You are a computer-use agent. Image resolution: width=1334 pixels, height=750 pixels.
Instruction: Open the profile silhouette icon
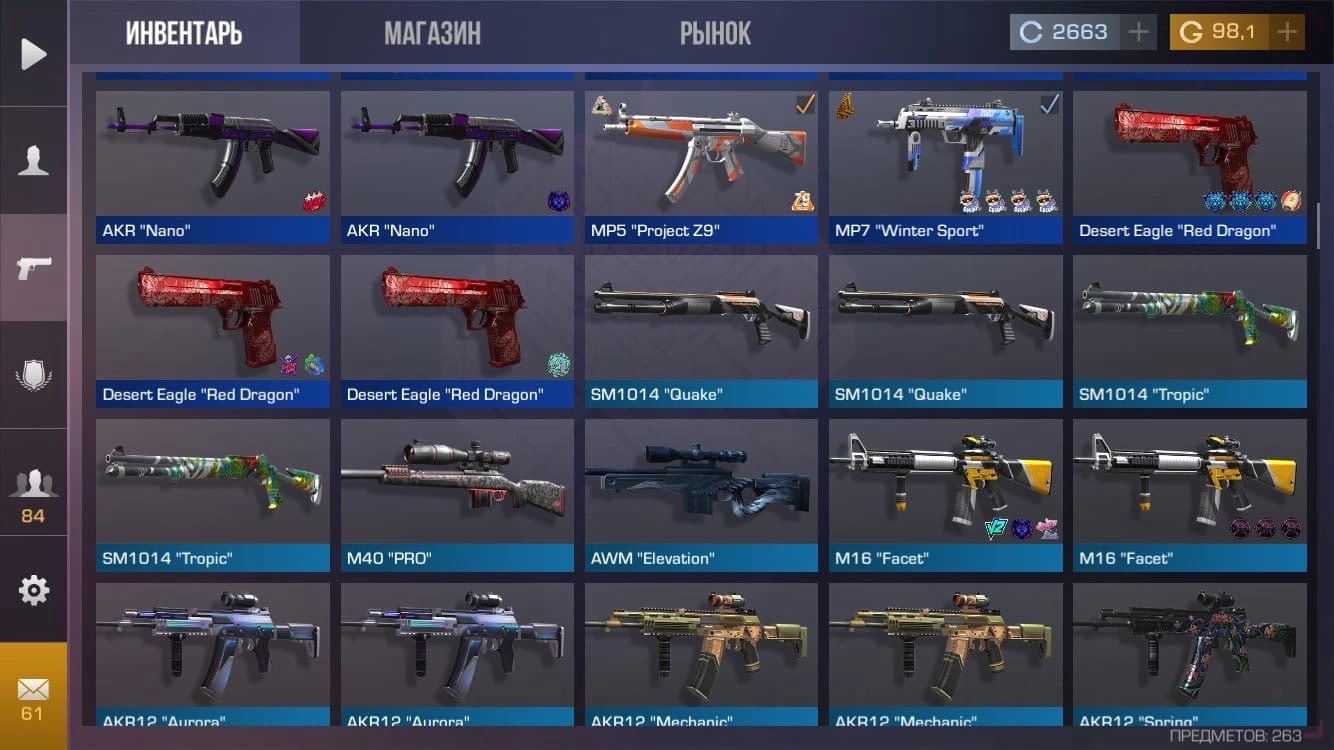click(x=34, y=160)
